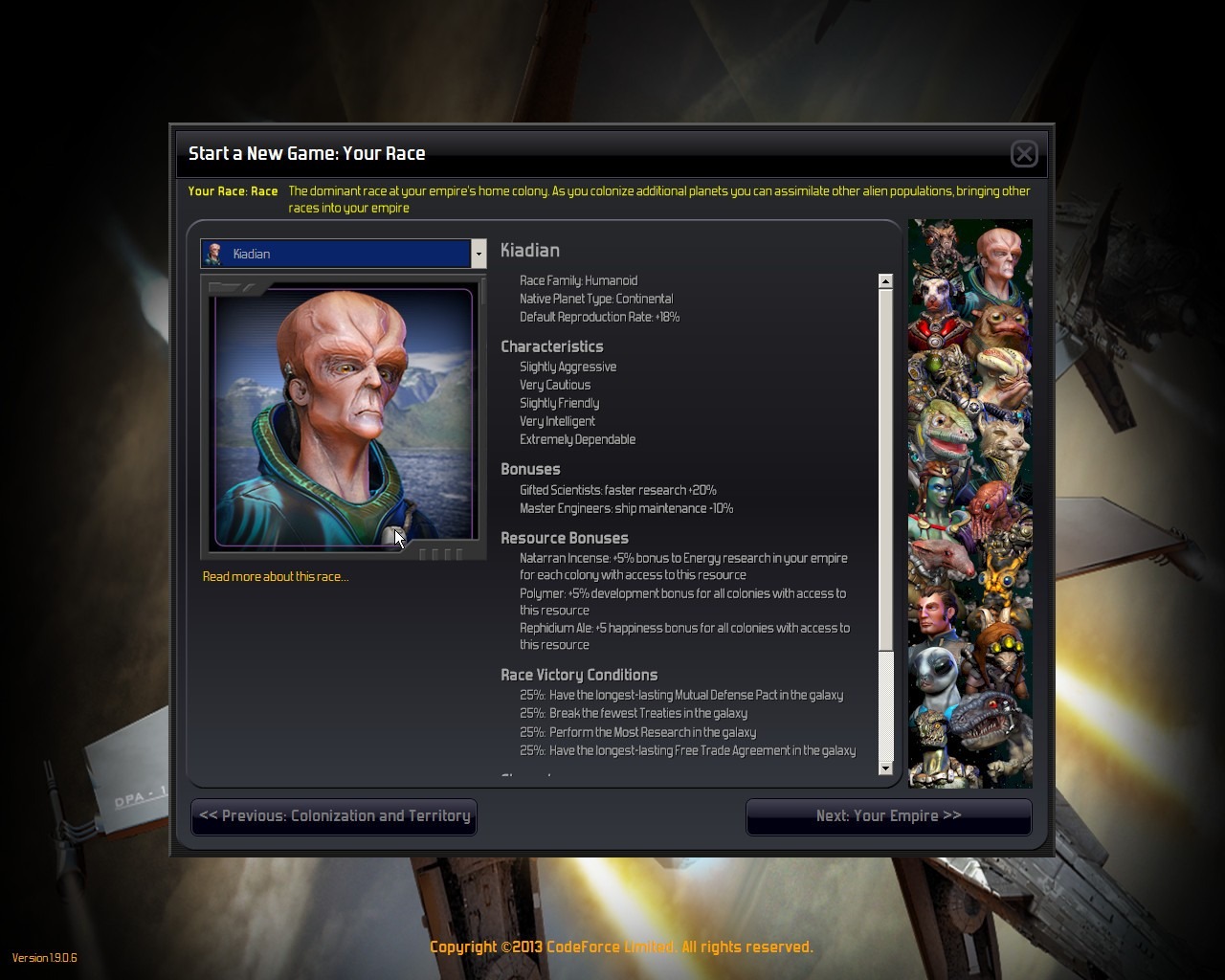Open the Kiadian race dropdown
This screenshot has width=1225, height=980.
[479, 254]
